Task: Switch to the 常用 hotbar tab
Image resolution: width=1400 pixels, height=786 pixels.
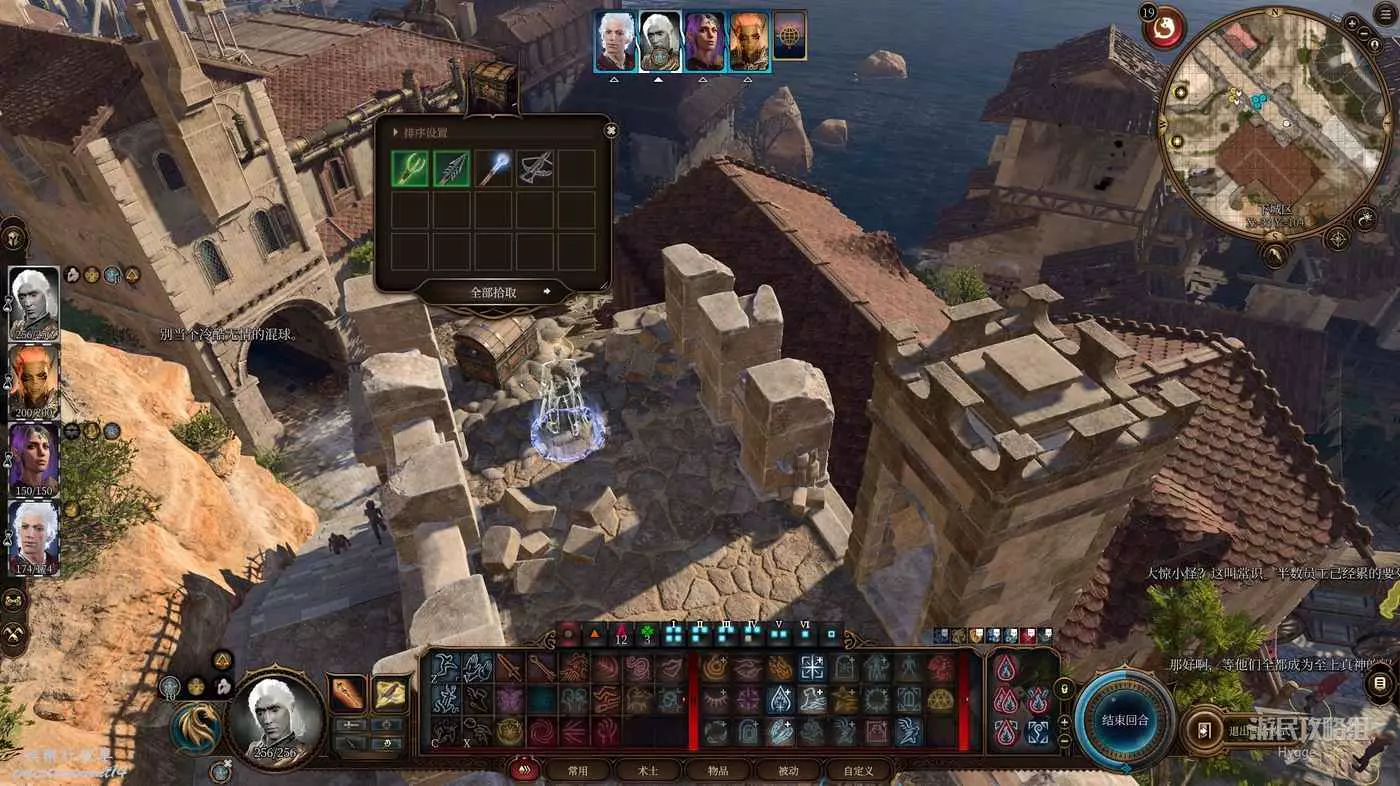Action: pyautogui.click(x=577, y=771)
